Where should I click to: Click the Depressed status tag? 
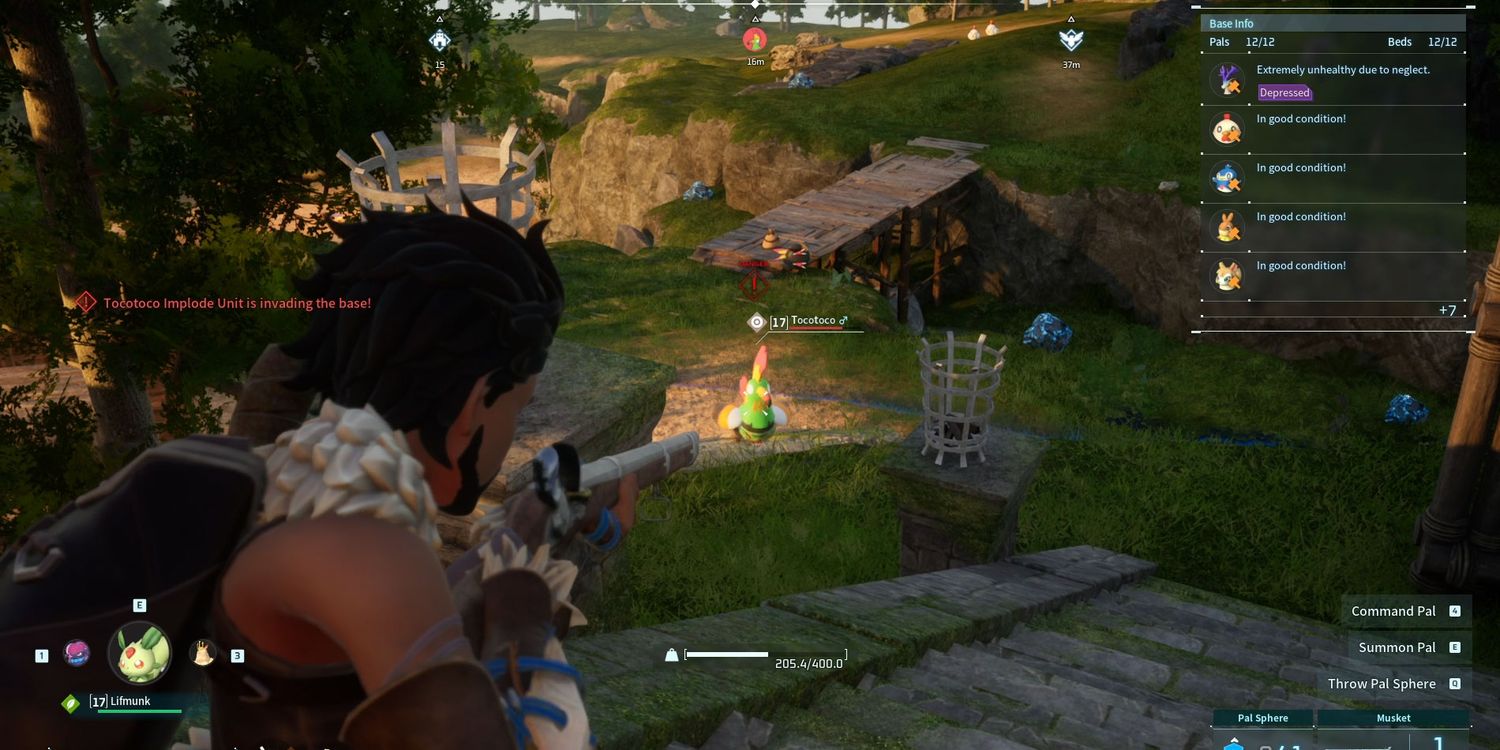[1284, 93]
